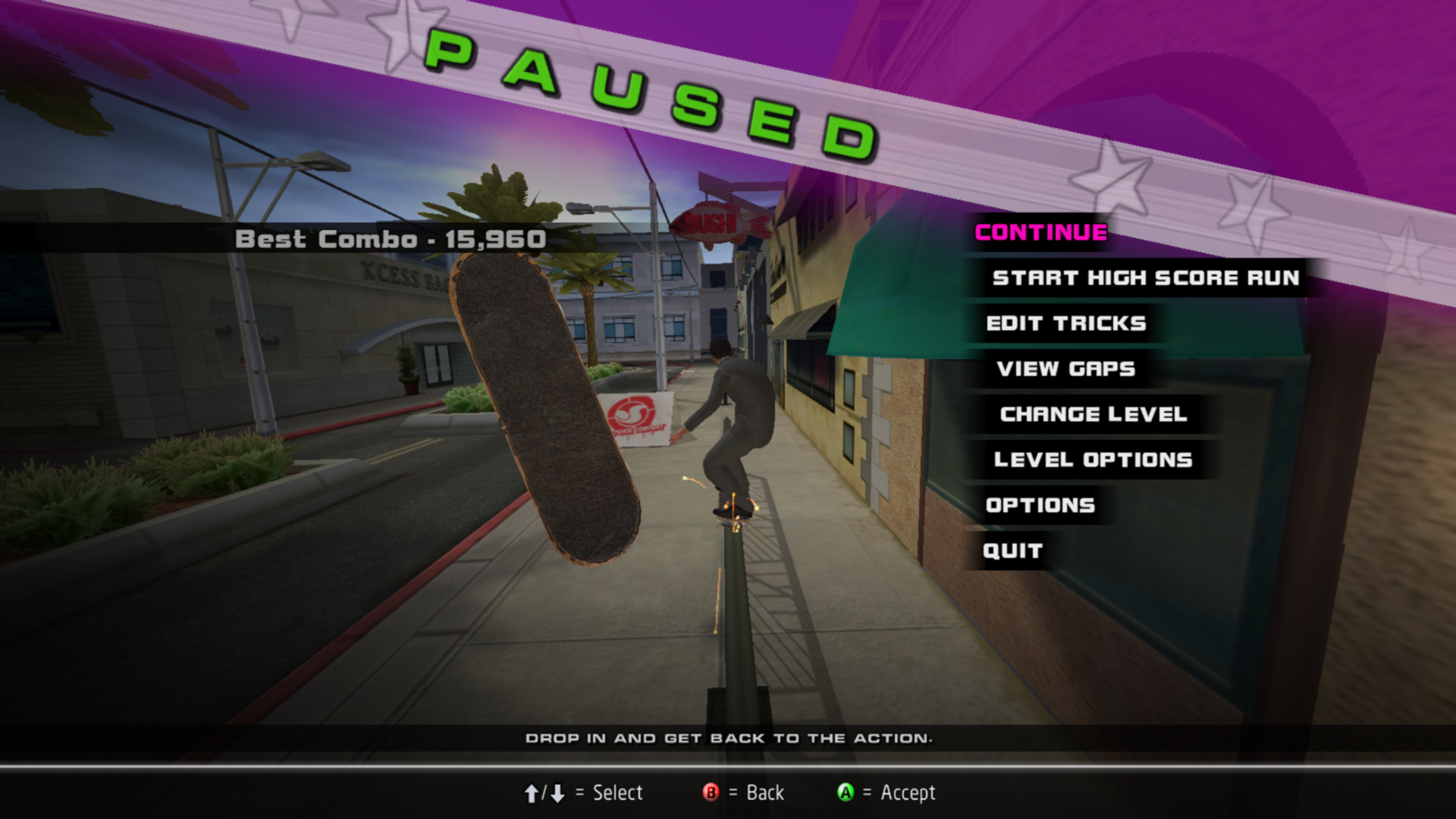Open the Options menu entry

[1040, 505]
